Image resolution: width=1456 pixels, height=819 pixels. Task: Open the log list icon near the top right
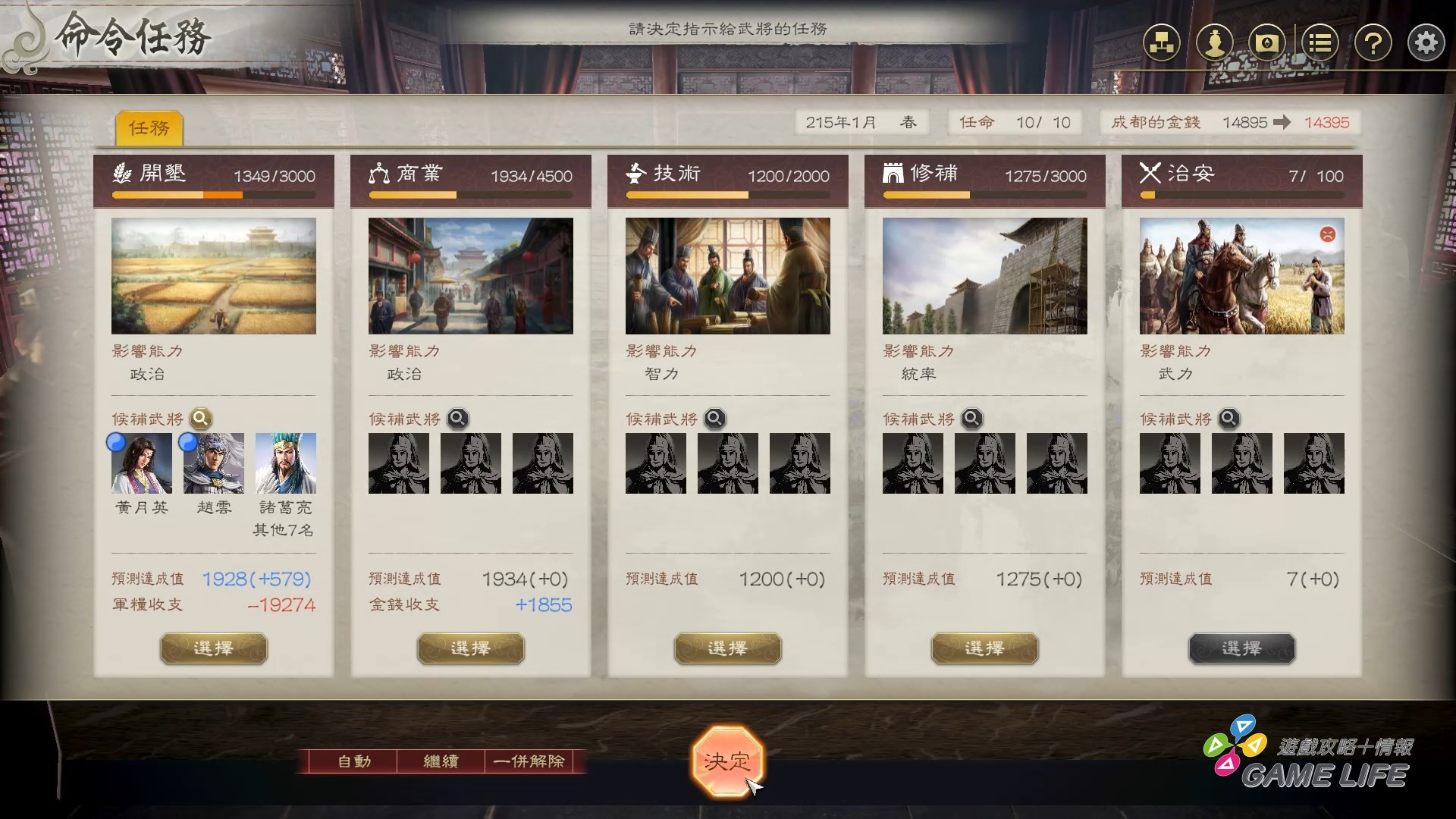click(x=1320, y=43)
